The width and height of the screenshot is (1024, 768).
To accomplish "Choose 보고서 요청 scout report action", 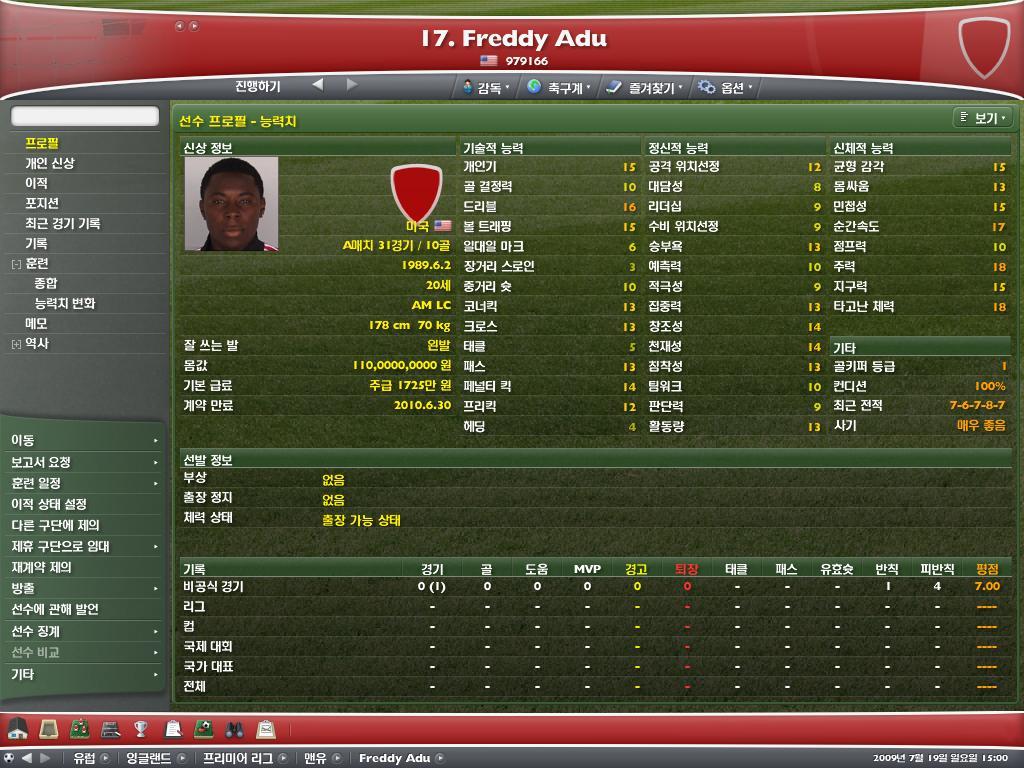I will pyautogui.click(x=41, y=462).
